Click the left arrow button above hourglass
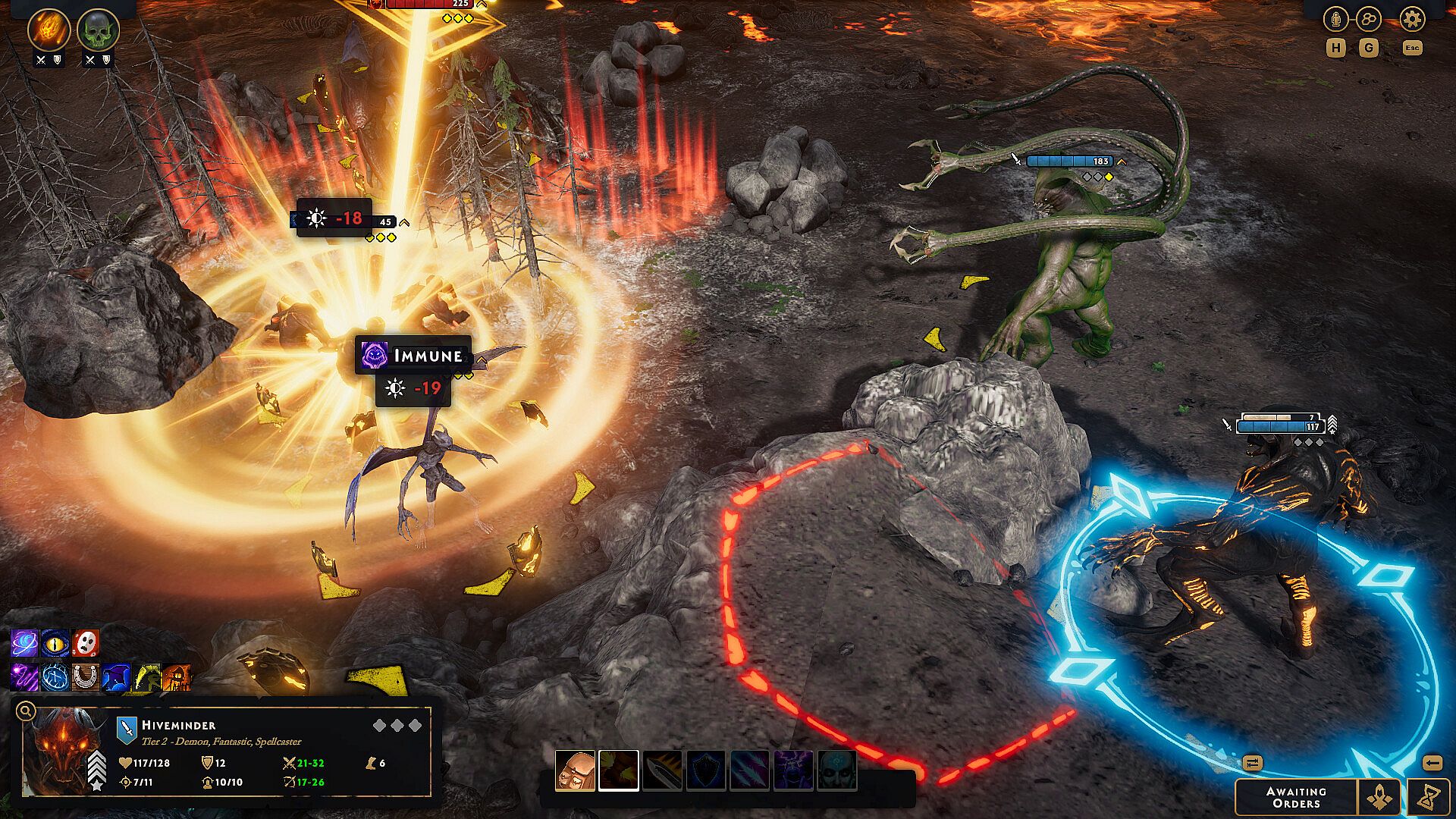This screenshot has height=819, width=1456. (x=1432, y=763)
